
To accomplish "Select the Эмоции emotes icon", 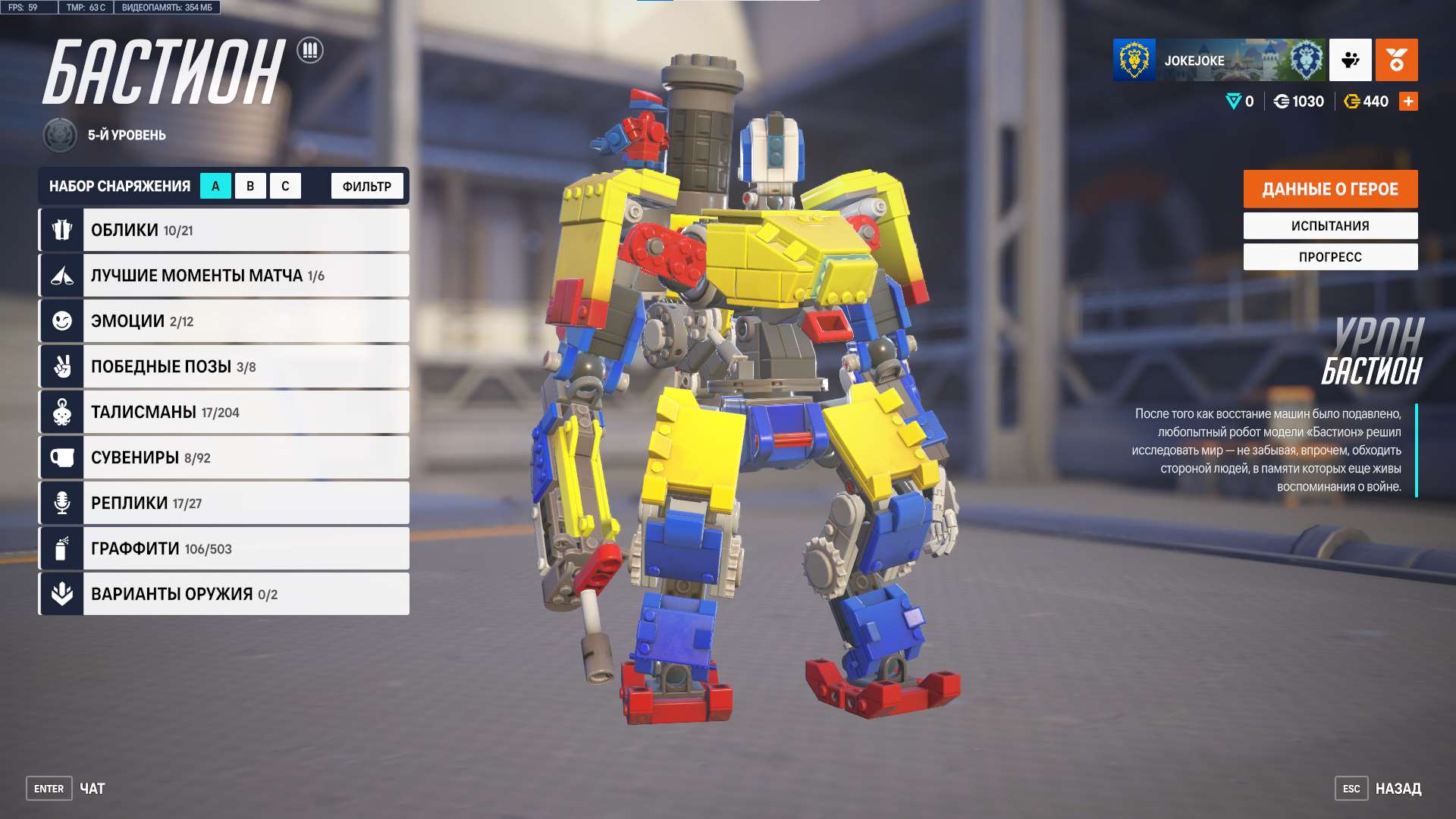I will tap(61, 320).
